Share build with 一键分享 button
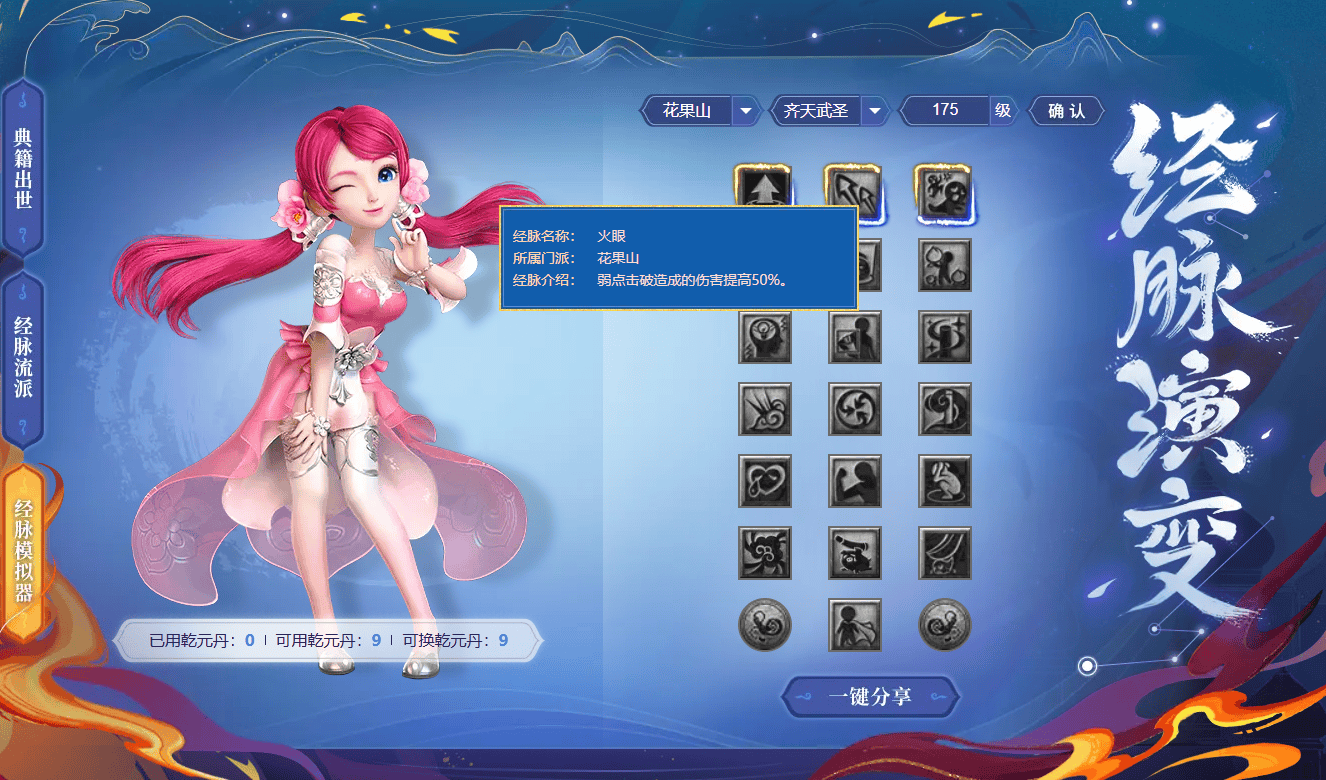The width and height of the screenshot is (1326, 780). [870, 696]
